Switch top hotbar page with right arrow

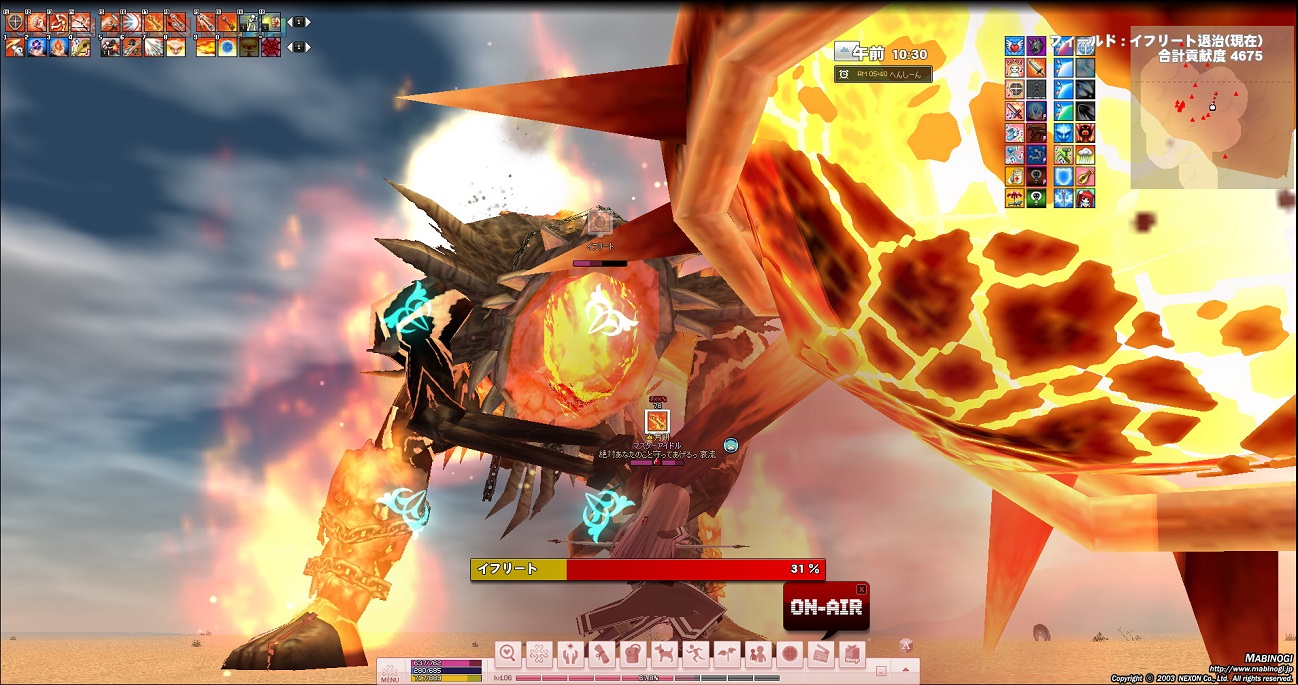pos(303,21)
